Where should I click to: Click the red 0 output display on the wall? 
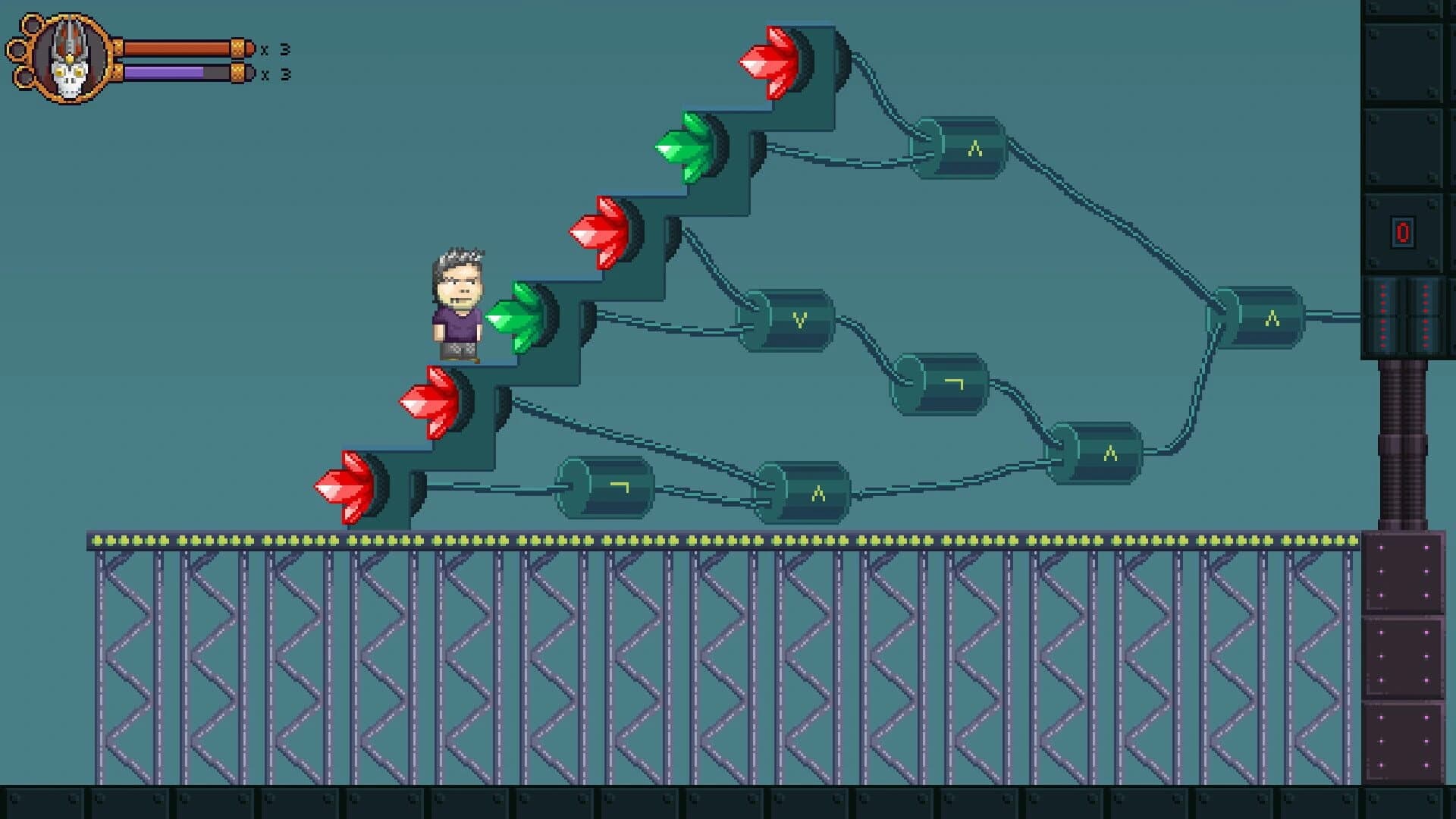pyautogui.click(x=1404, y=232)
